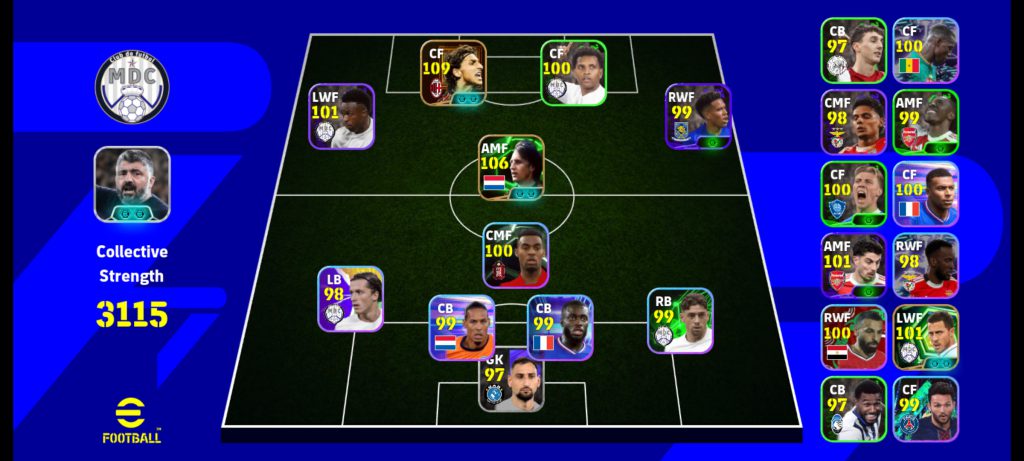The height and width of the screenshot is (461, 1024).
Task: Click the MDC club badge
Action: [x=132, y=88]
